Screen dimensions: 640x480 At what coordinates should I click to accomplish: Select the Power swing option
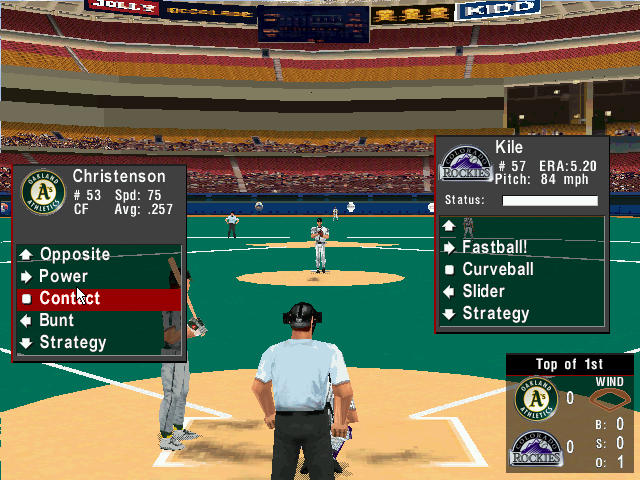pyautogui.click(x=63, y=276)
